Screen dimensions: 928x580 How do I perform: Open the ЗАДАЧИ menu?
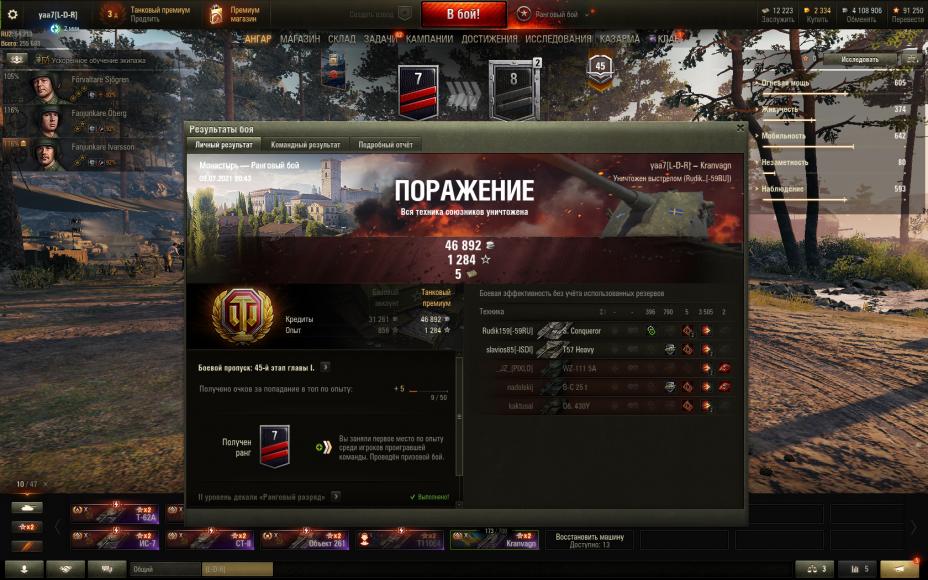(379, 39)
